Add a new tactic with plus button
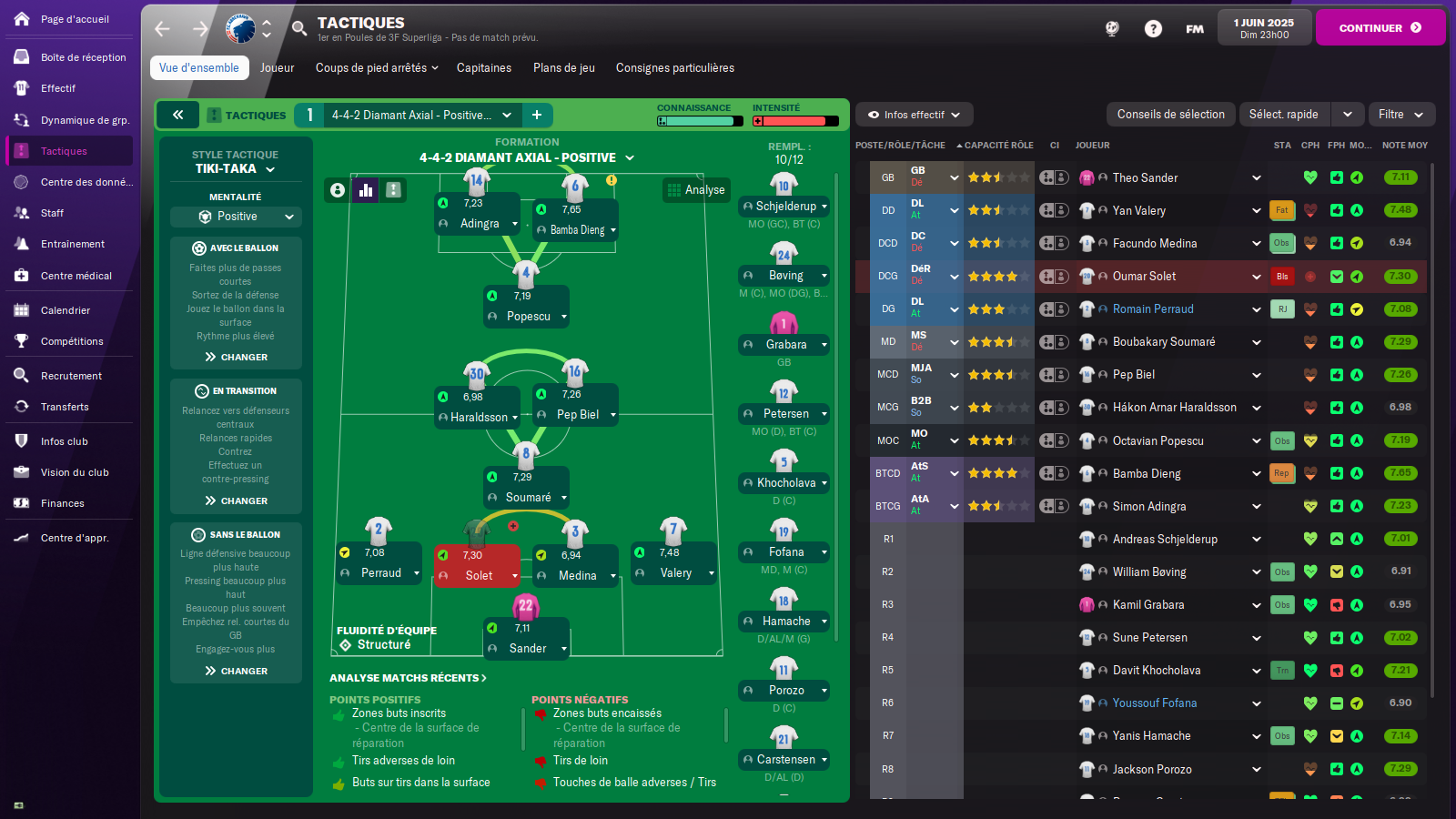 pyautogui.click(x=537, y=115)
